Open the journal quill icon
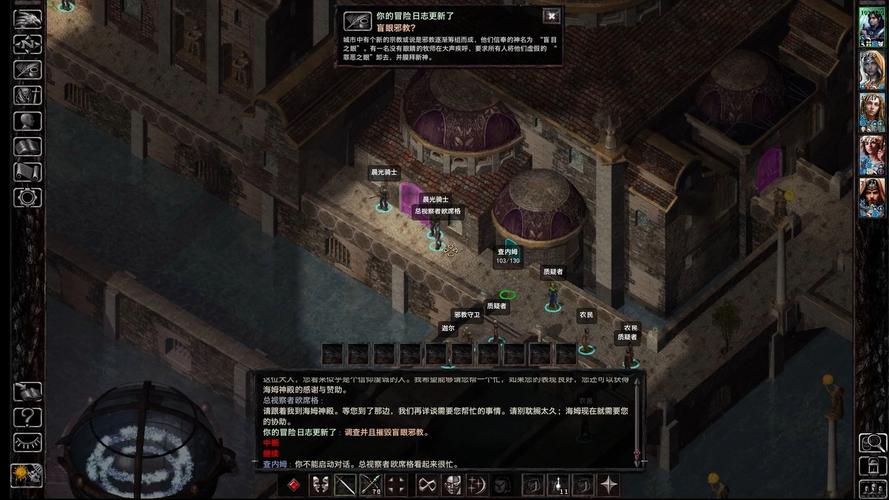 click(x=27, y=70)
